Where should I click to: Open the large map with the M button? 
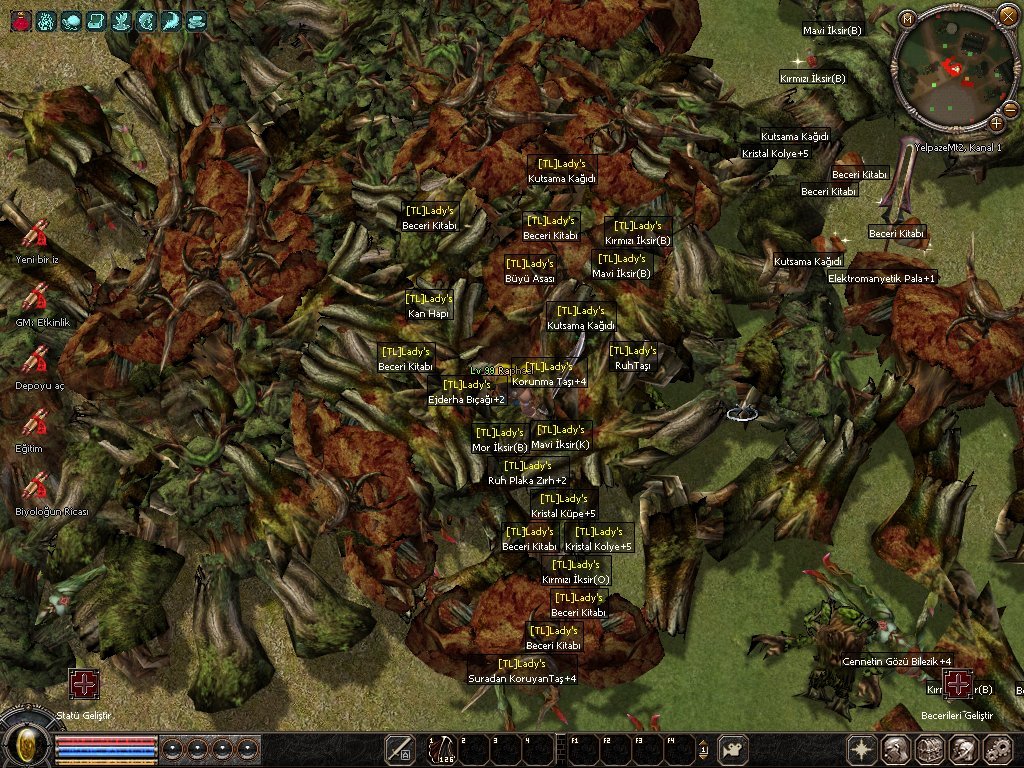907,18
